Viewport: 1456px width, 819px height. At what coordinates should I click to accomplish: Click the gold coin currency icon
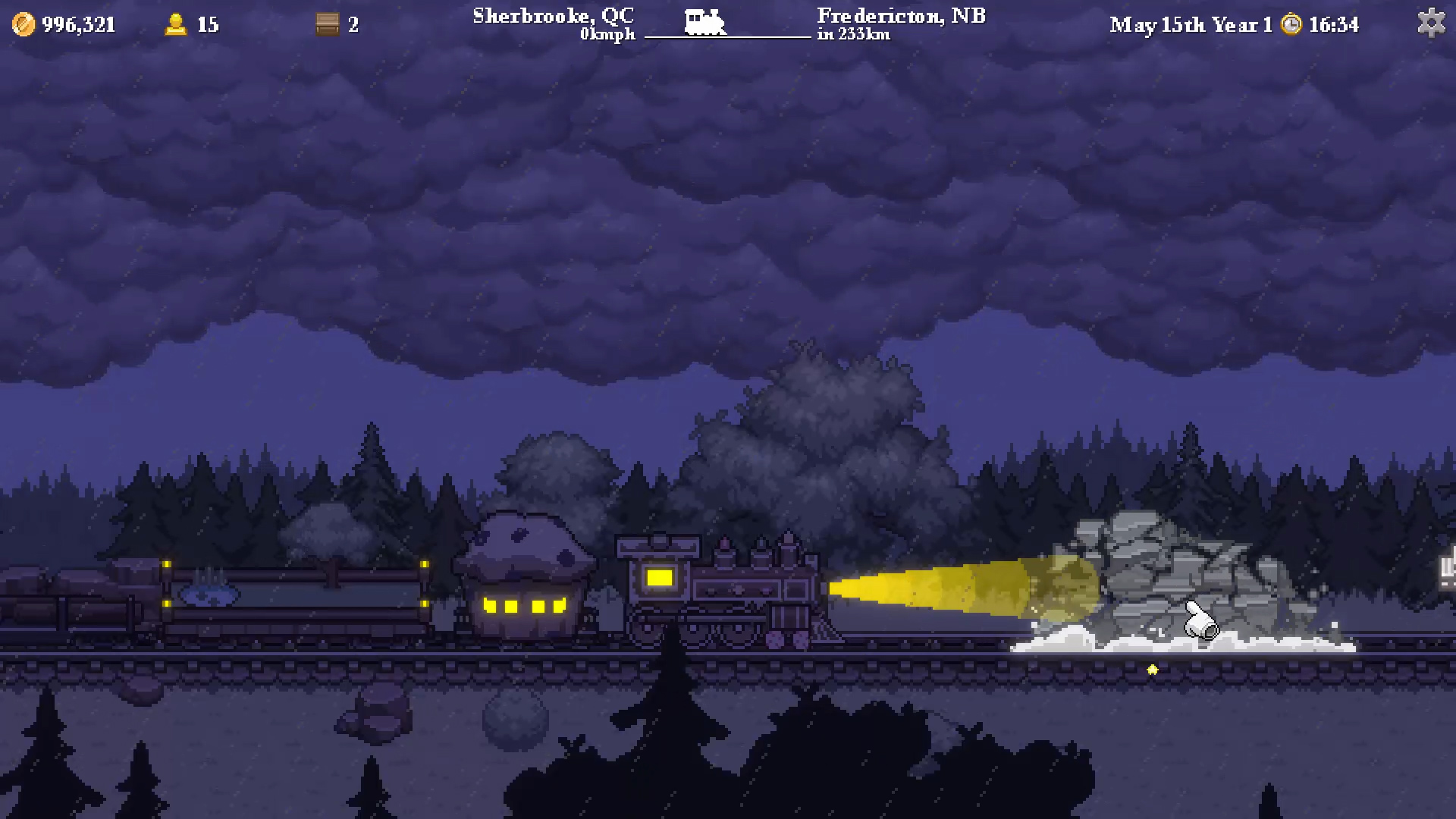pyautogui.click(x=22, y=24)
